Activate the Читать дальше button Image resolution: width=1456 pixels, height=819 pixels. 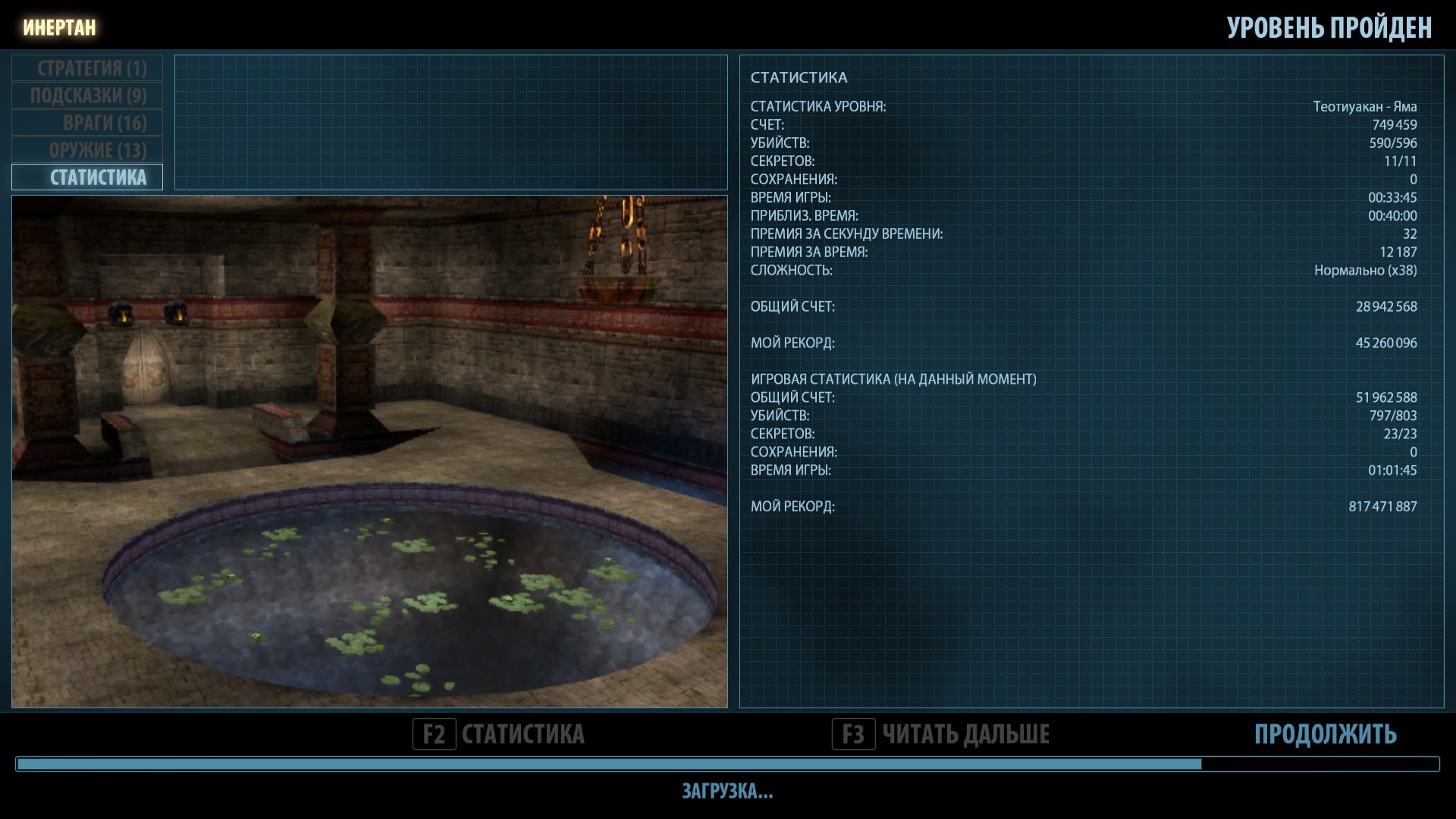941,734
